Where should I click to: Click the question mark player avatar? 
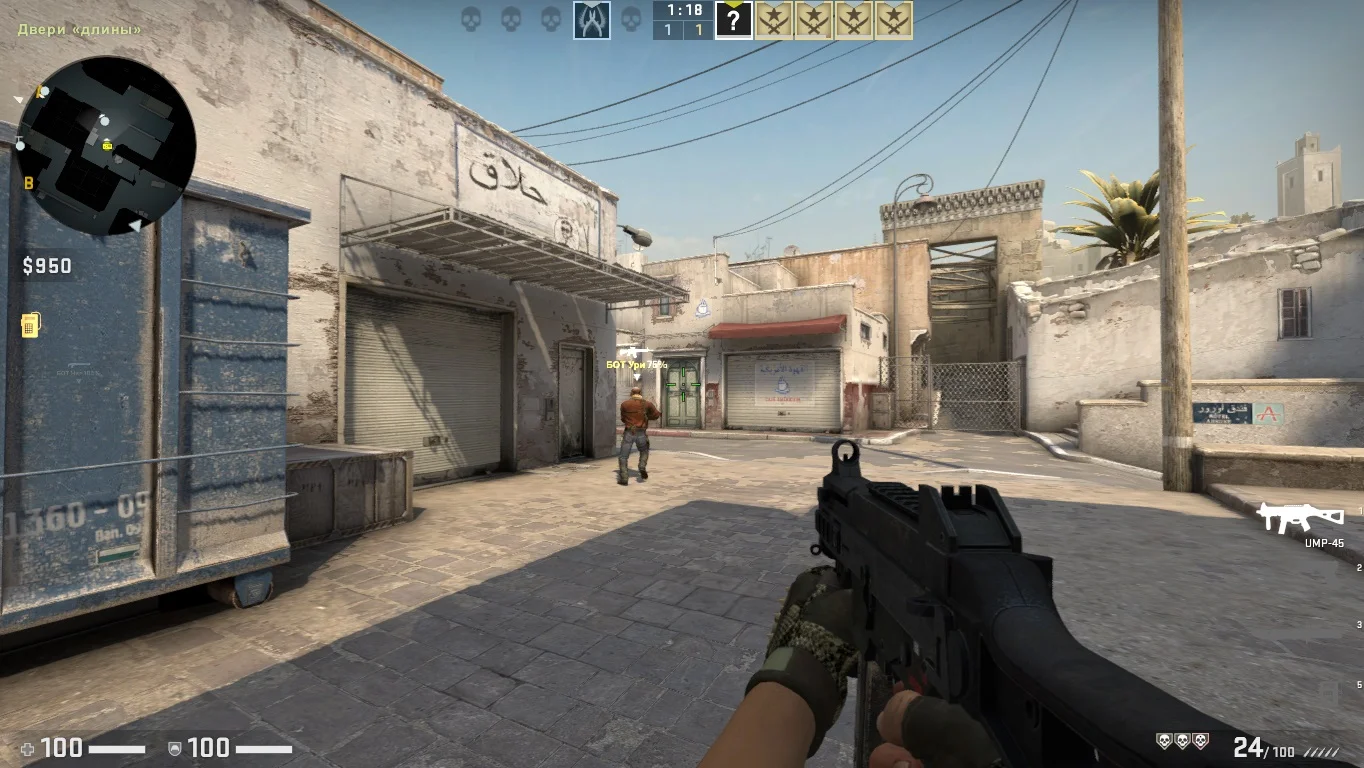pyautogui.click(x=733, y=20)
